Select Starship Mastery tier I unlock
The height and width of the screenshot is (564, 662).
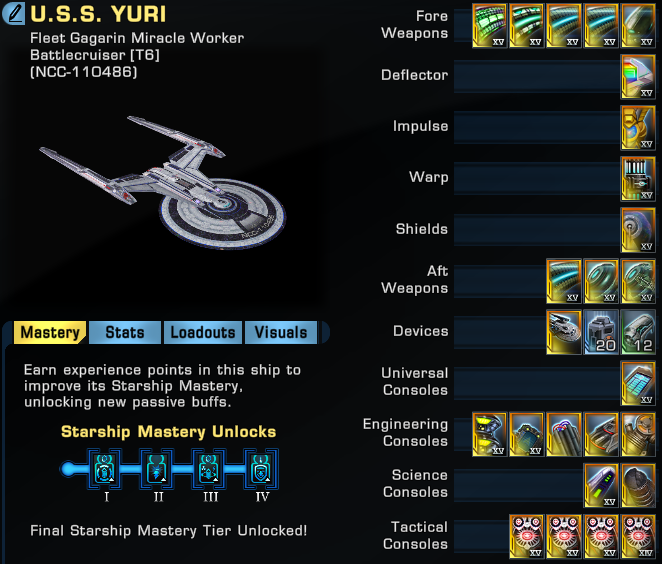tap(106, 467)
